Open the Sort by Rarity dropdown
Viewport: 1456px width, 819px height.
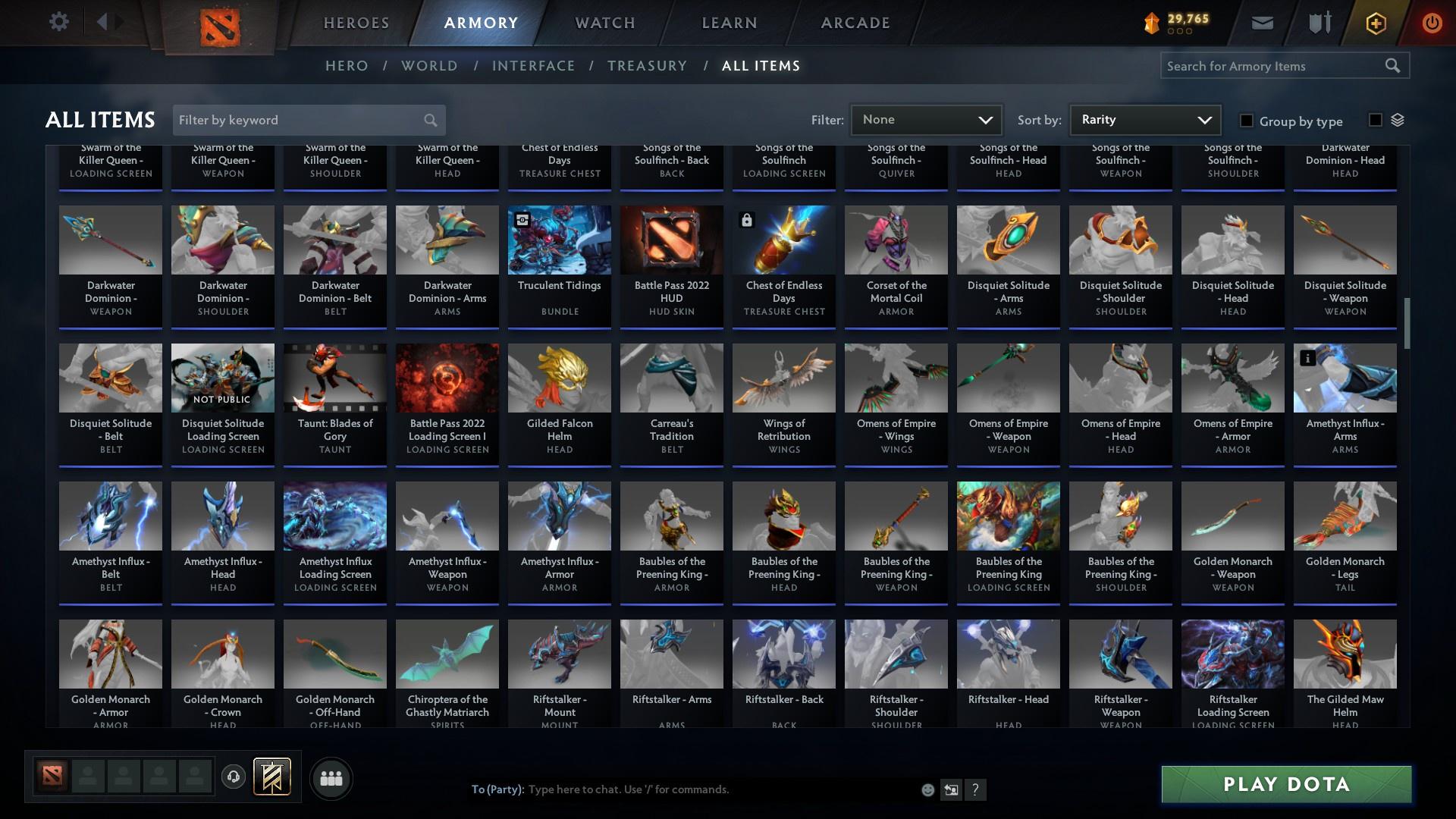click(1144, 119)
